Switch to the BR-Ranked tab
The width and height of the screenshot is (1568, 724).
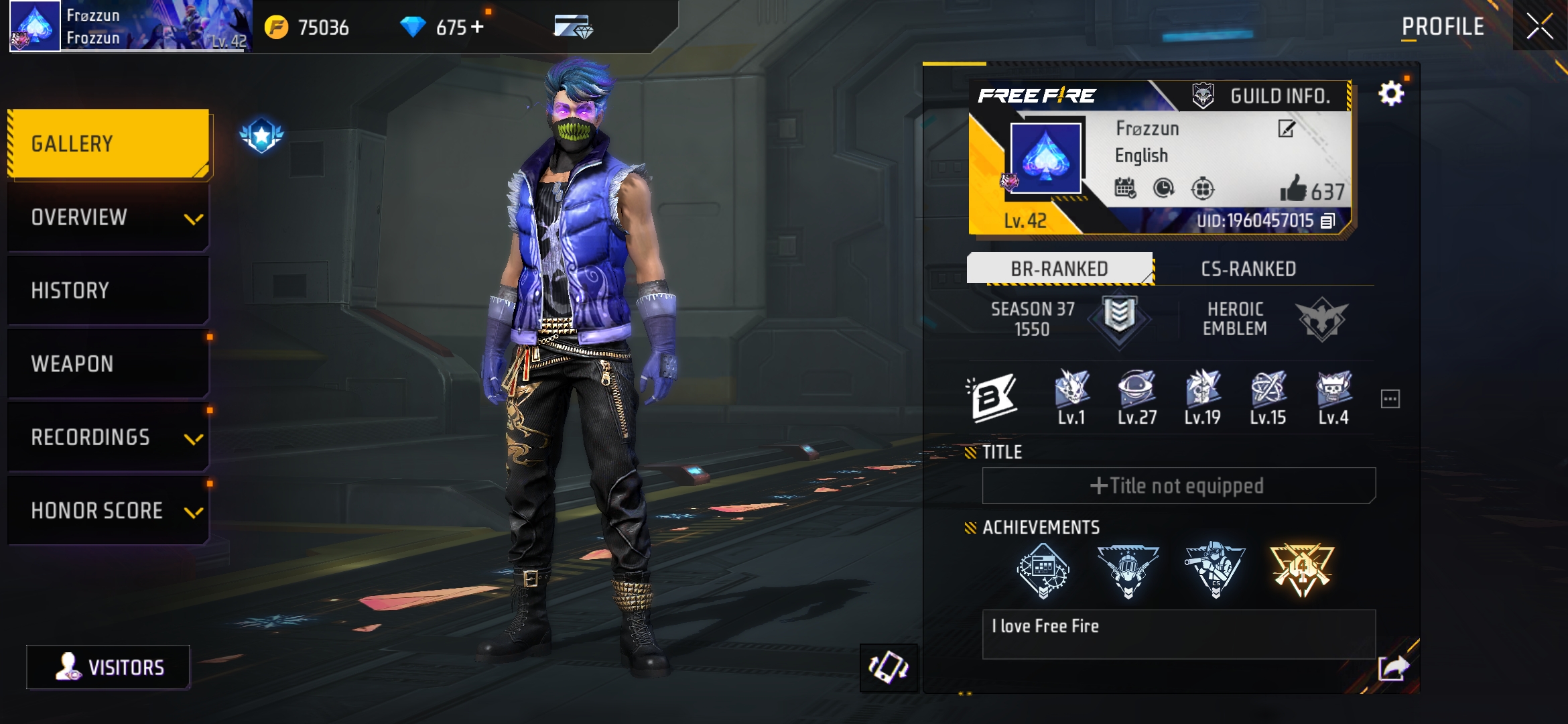(1059, 269)
